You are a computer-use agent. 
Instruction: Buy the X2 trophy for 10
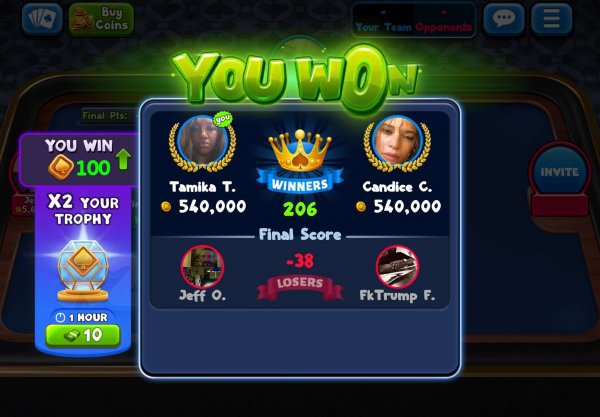tap(83, 334)
